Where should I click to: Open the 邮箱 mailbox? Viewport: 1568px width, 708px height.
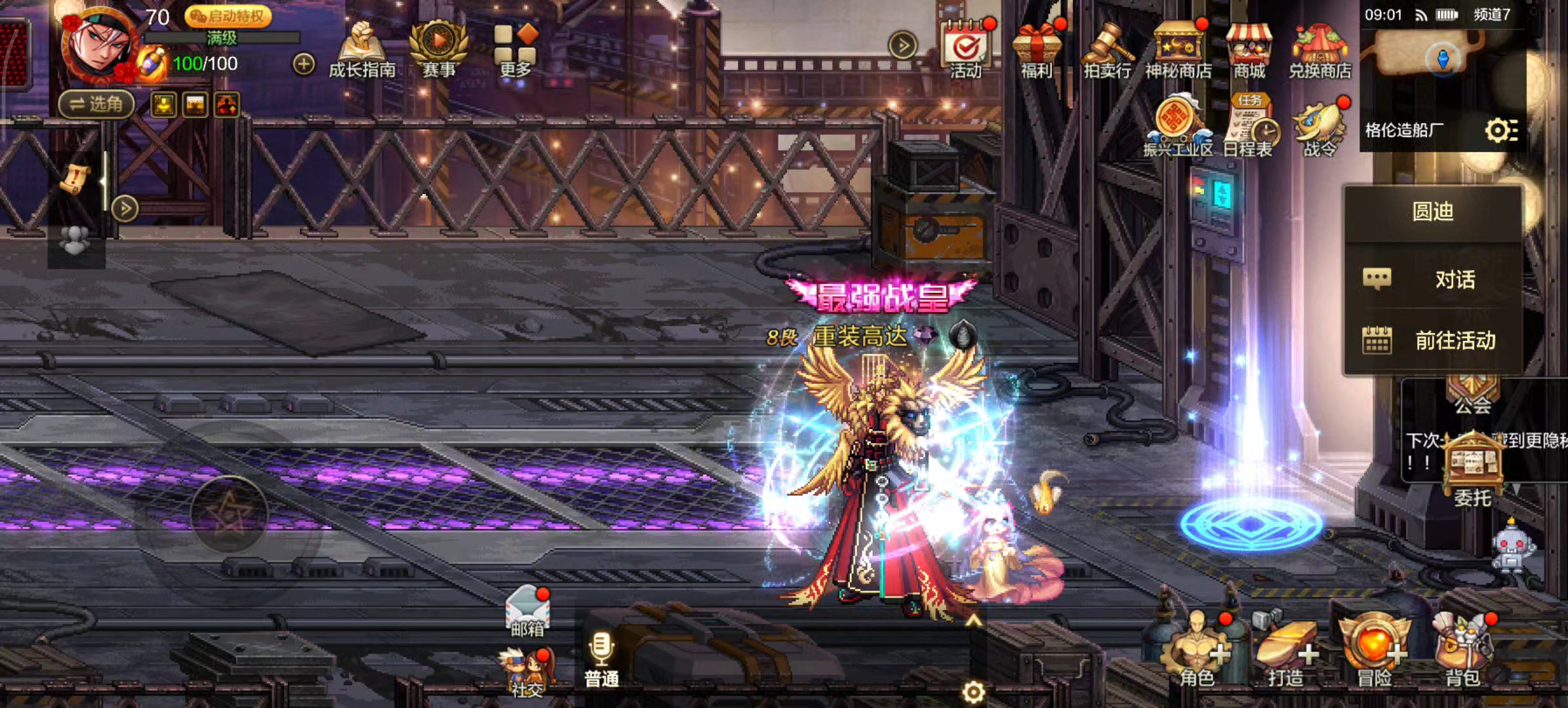(528, 611)
